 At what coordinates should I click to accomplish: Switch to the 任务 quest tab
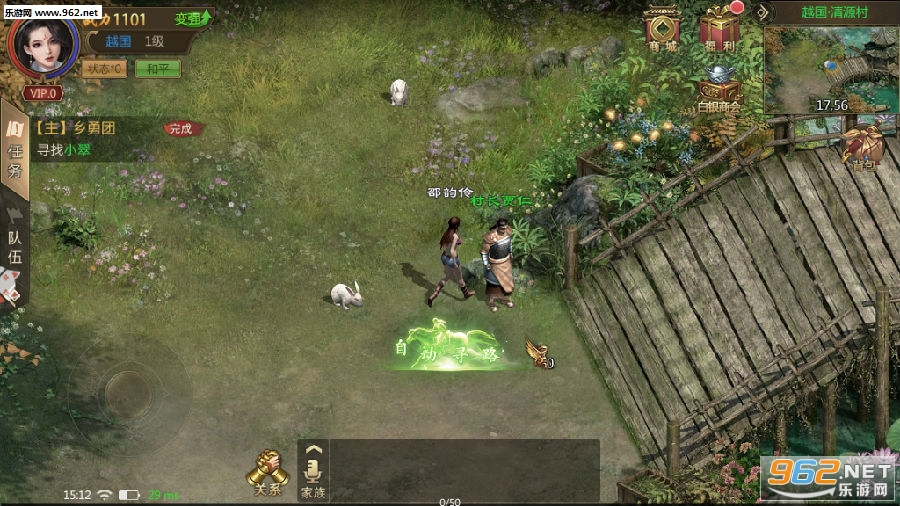click(15, 152)
